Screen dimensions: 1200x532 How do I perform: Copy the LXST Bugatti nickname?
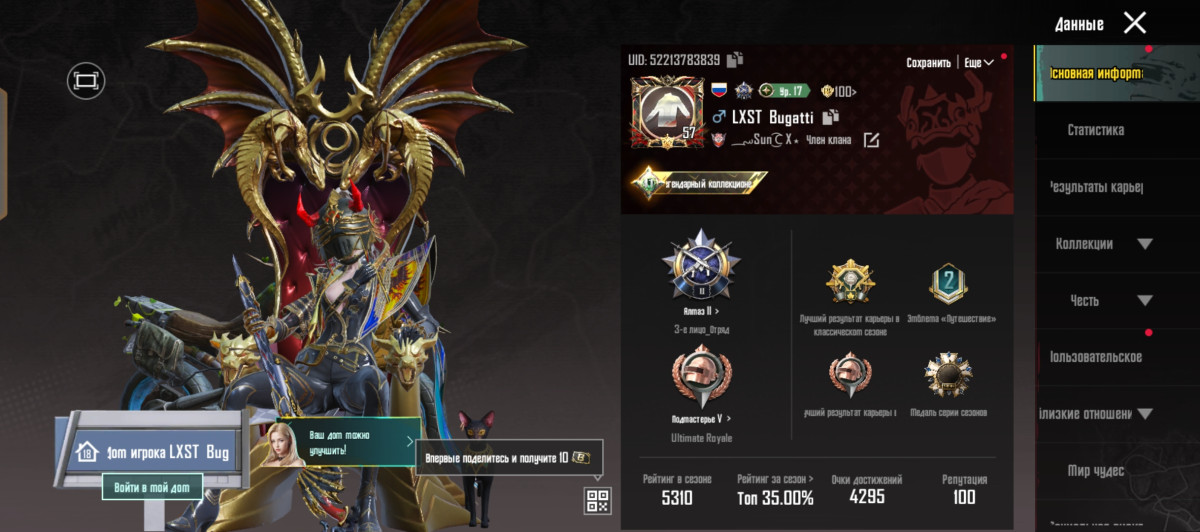829,118
